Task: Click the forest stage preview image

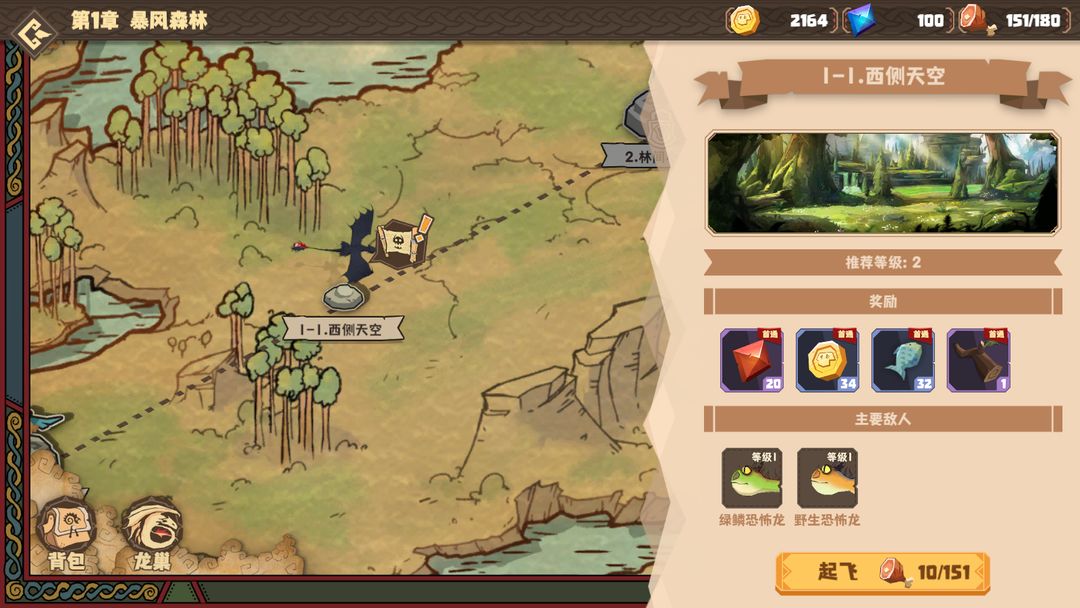Action: (882, 183)
